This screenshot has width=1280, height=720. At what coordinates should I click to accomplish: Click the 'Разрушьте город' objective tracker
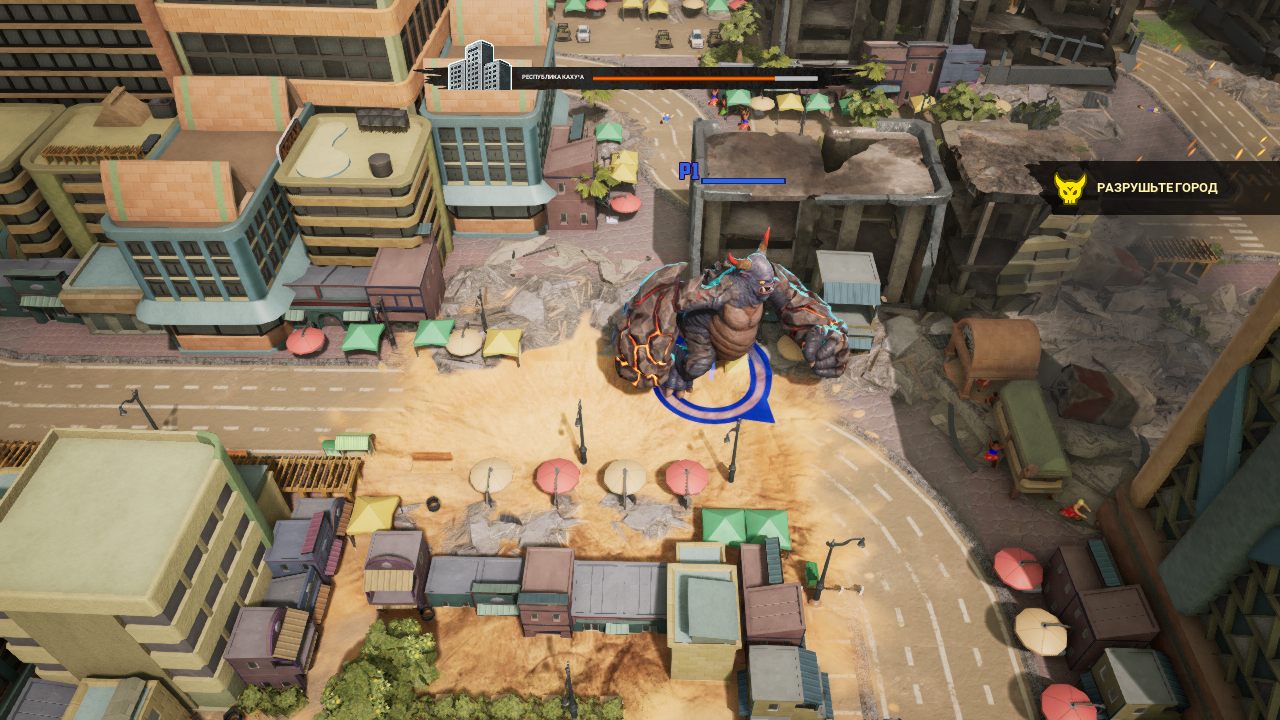(1157, 188)
